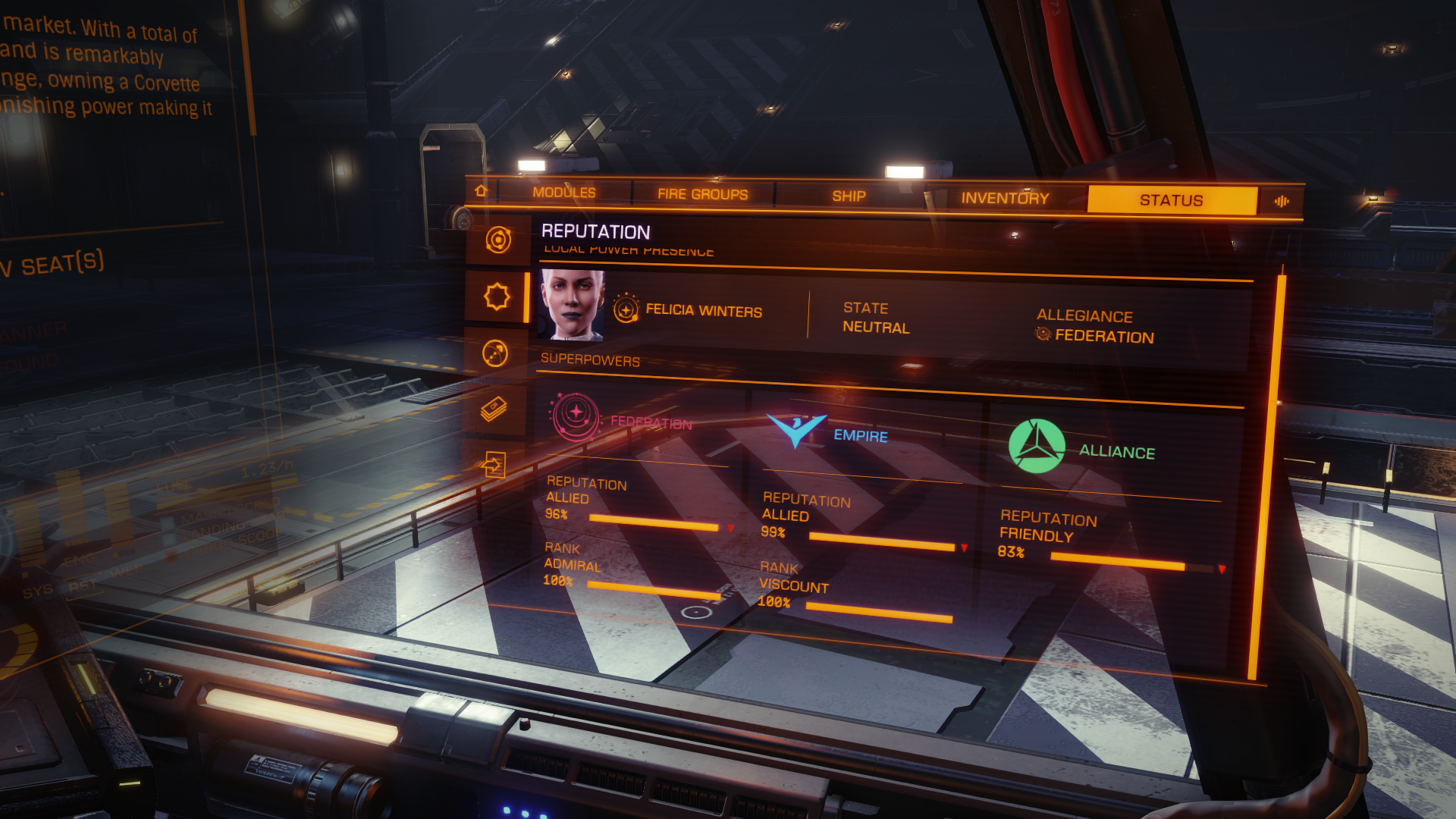Image resolution: width=1456 pixels, height=819 pixels.
Task: Open the Fire Groups tab
Action: [x=702, y=194]
